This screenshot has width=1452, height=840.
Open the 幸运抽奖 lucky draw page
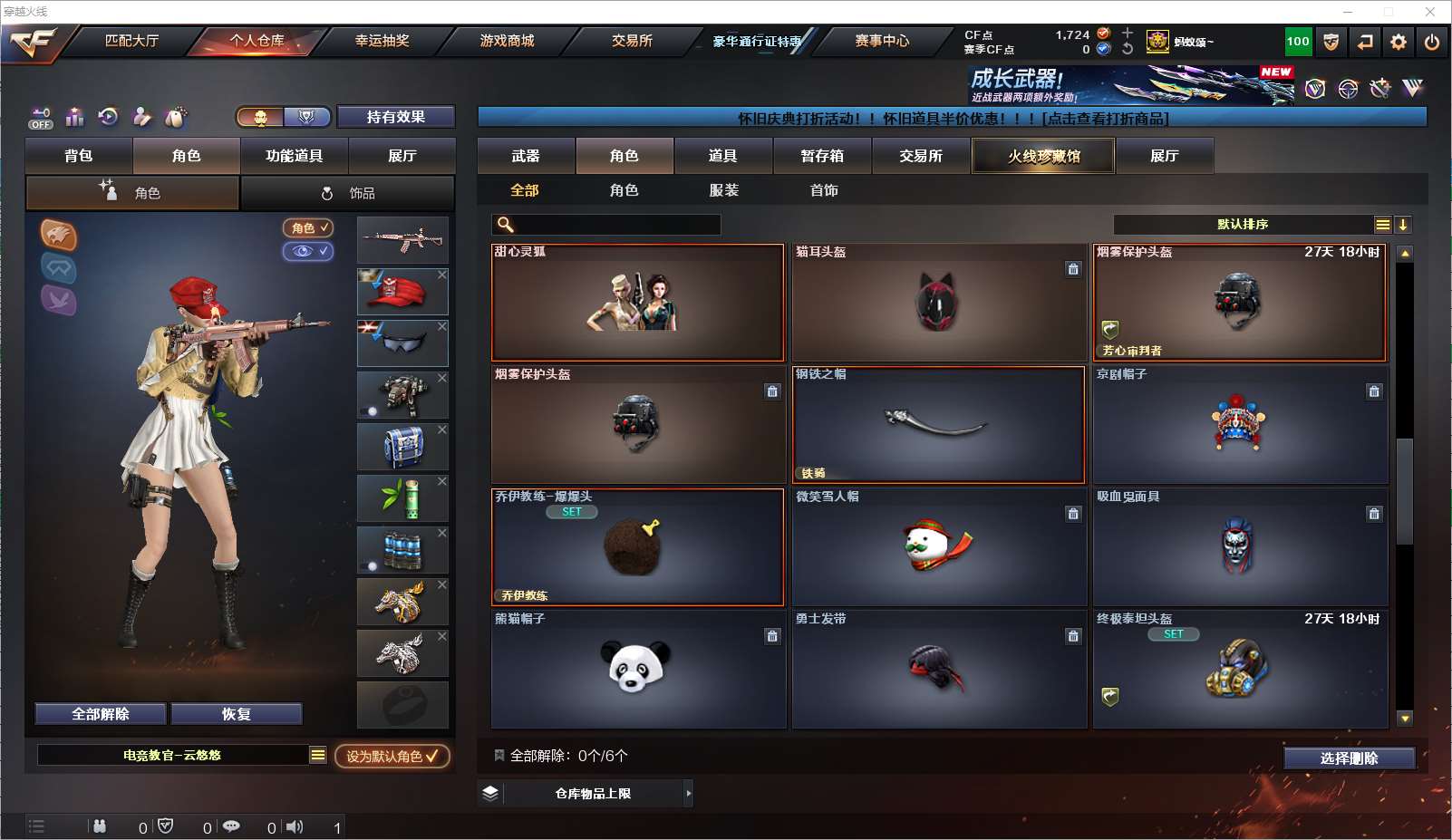pos(382,41)
